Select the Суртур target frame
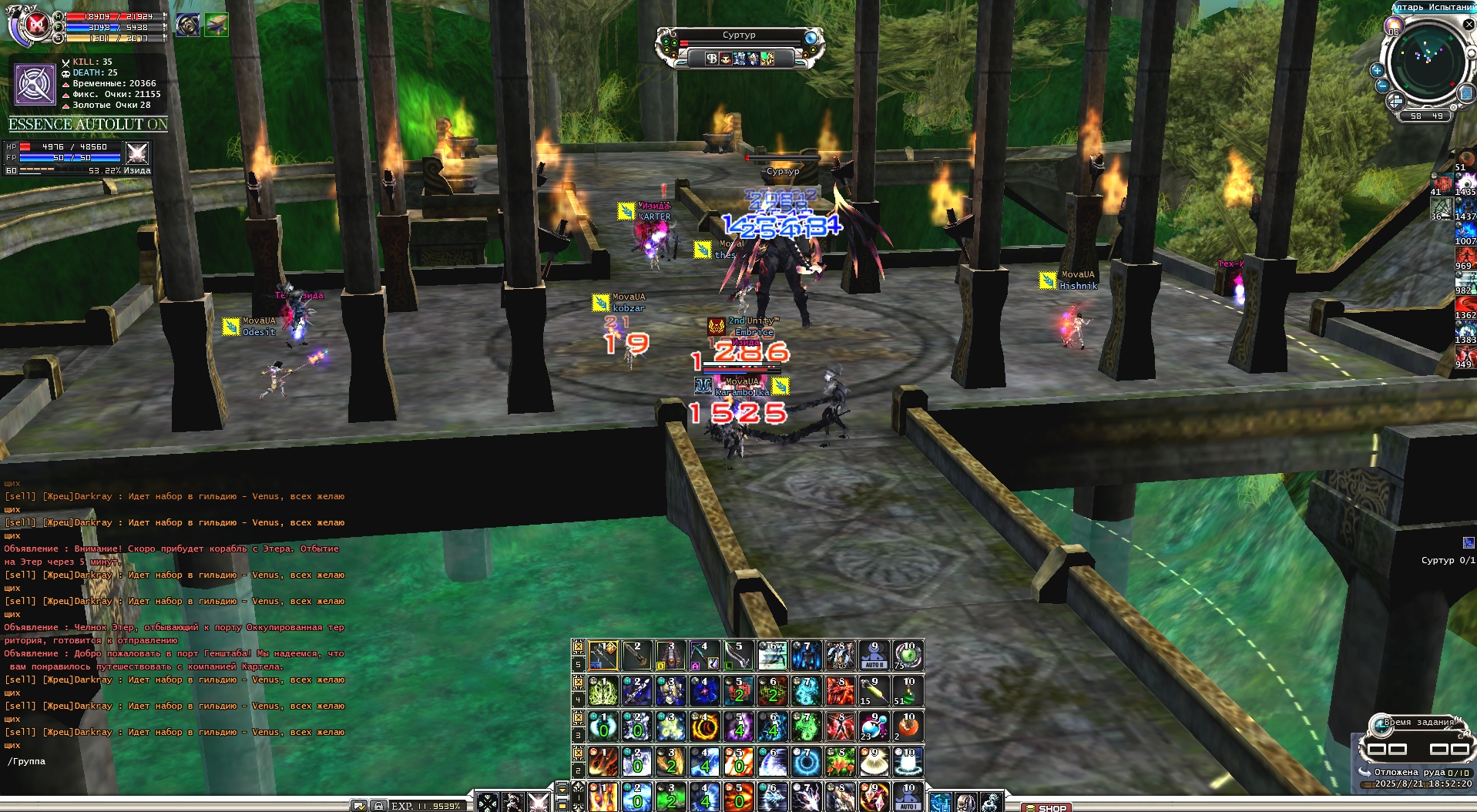 739,35
